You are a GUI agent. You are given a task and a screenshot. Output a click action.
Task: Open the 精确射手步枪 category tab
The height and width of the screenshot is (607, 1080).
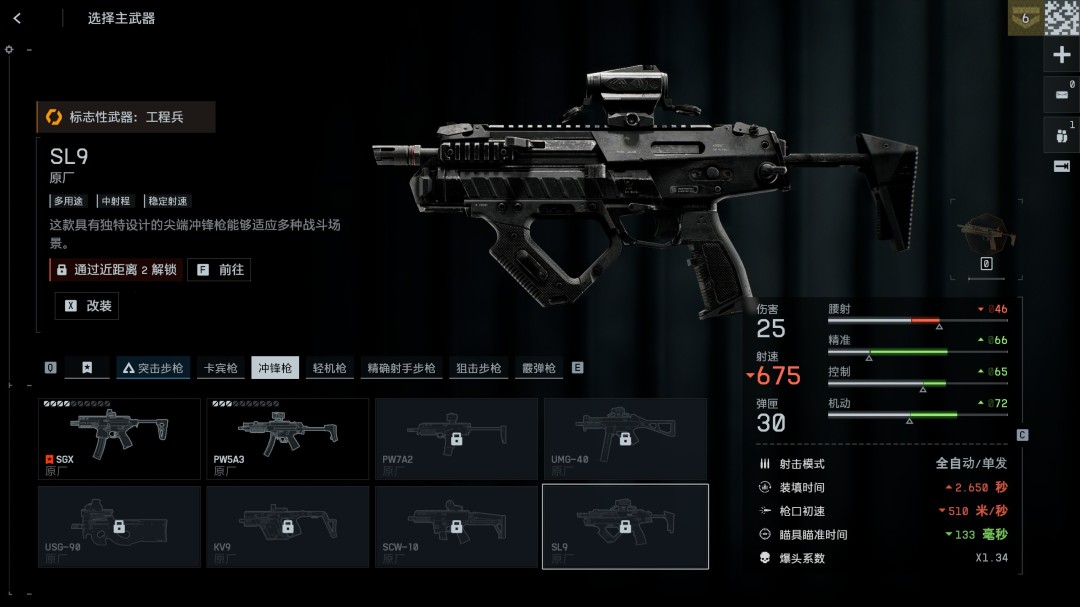(x=401, y=368)
